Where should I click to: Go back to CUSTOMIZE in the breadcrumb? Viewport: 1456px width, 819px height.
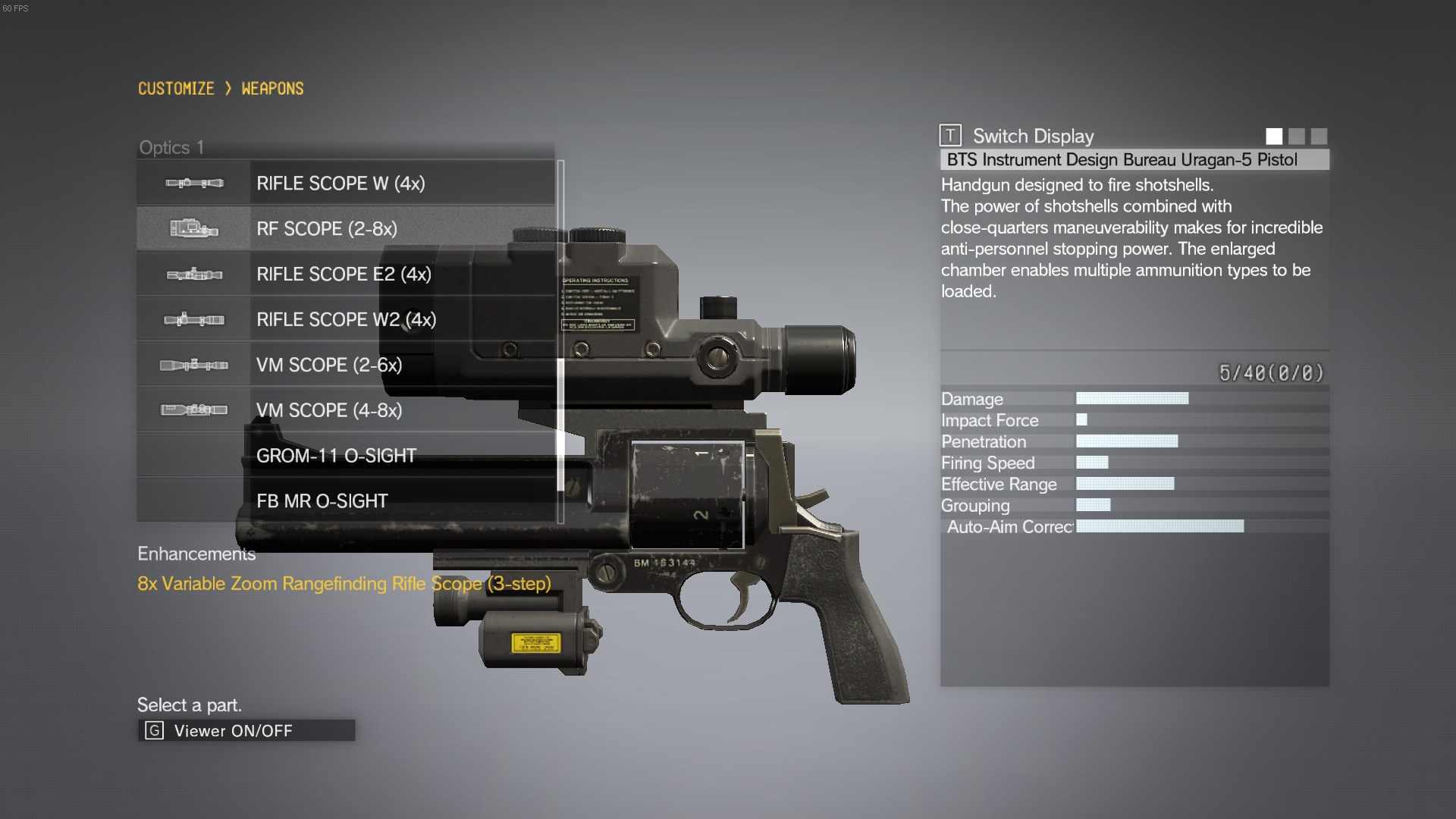[176, 89]
